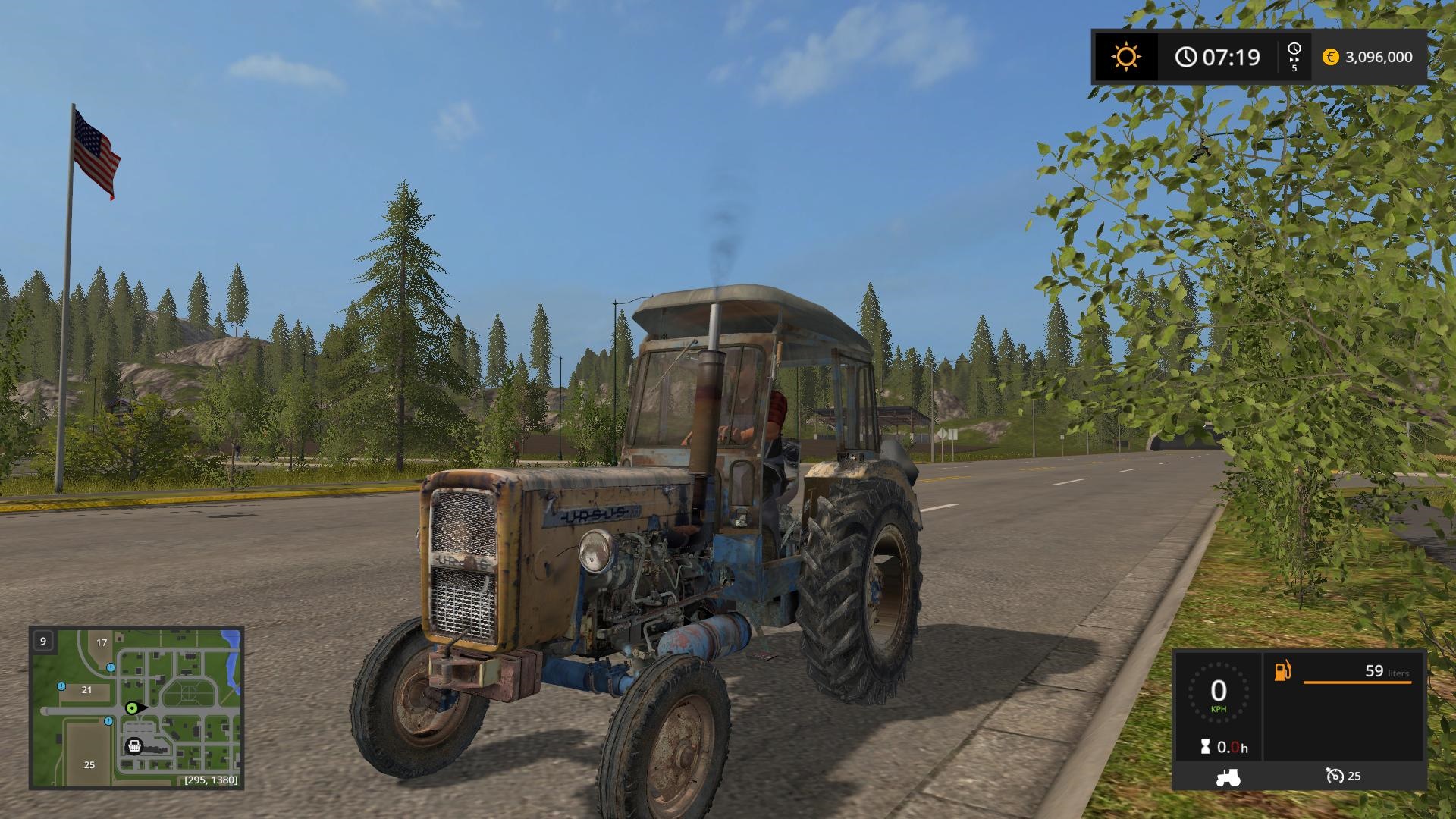Click the tractor icon on the vehicle panel
Viewport: 1456px width, 819px height.
coord(1228,779)
